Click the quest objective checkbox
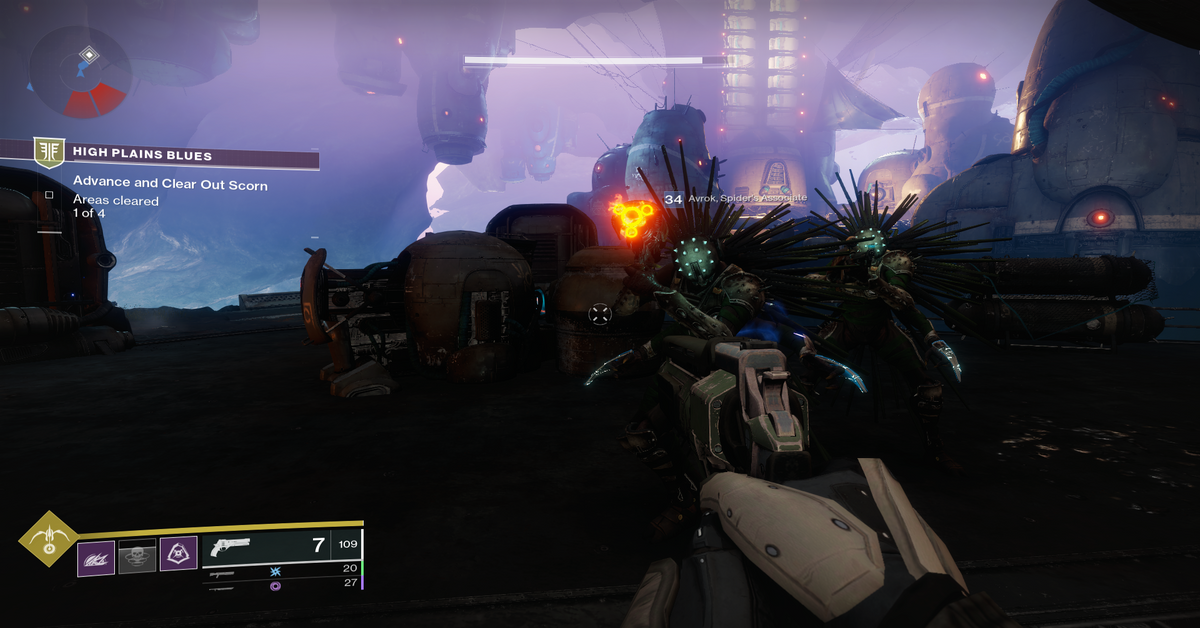 (x=49, y=195)
